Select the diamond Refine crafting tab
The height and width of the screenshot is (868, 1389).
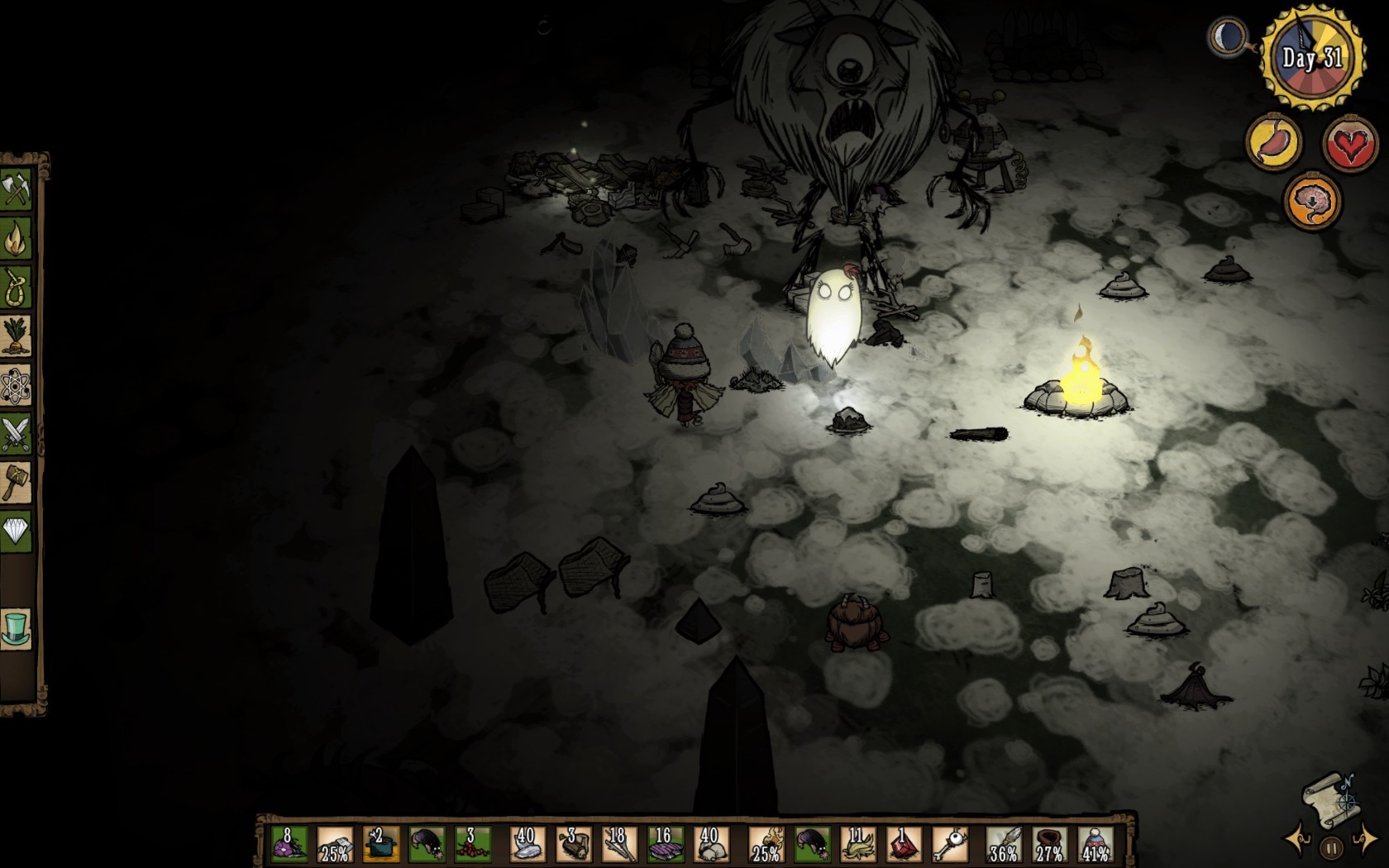(x=17, y=532)
